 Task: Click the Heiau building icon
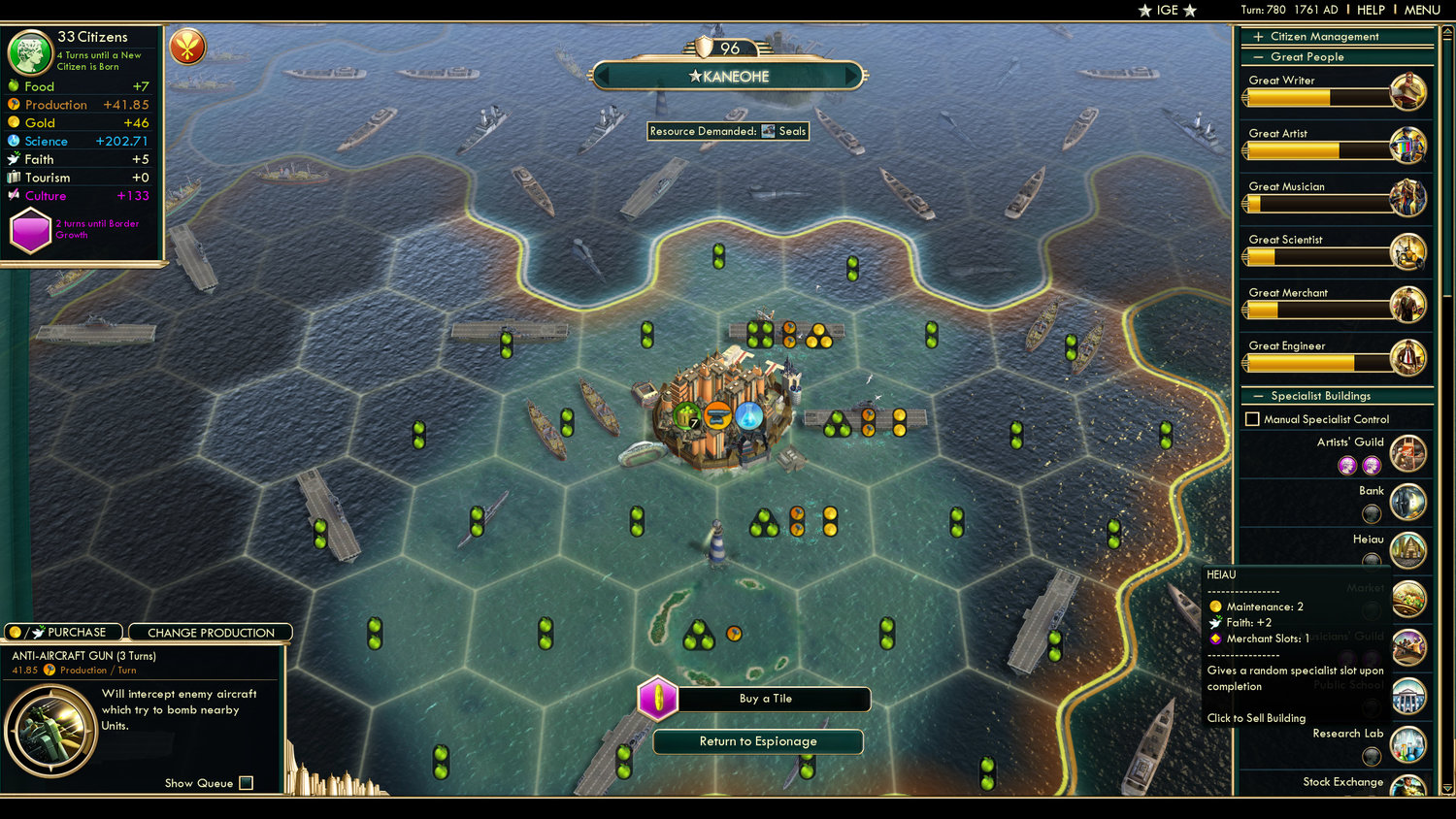click(1408, 550)
